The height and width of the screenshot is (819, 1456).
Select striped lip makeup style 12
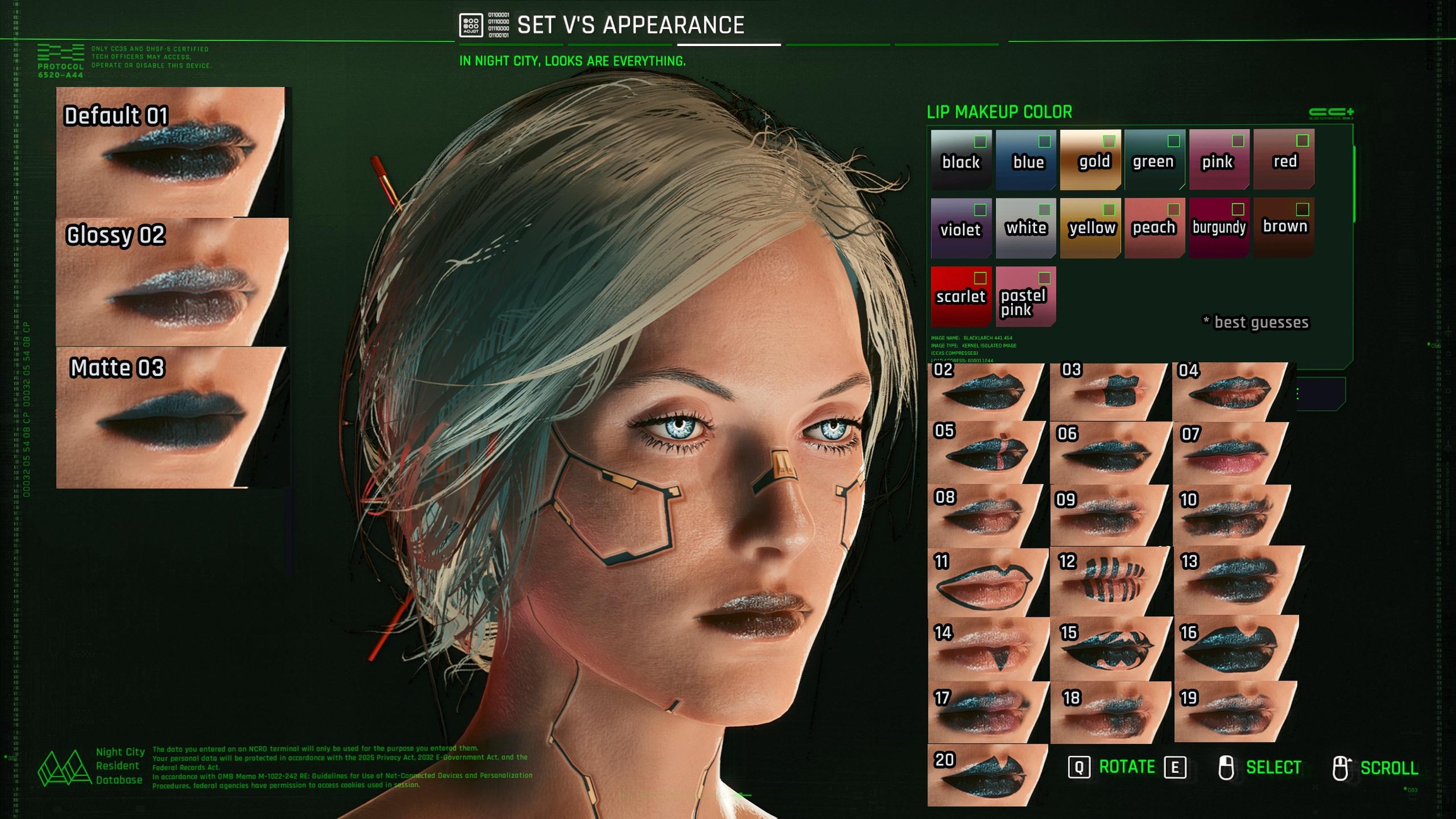coord(1110,581)
